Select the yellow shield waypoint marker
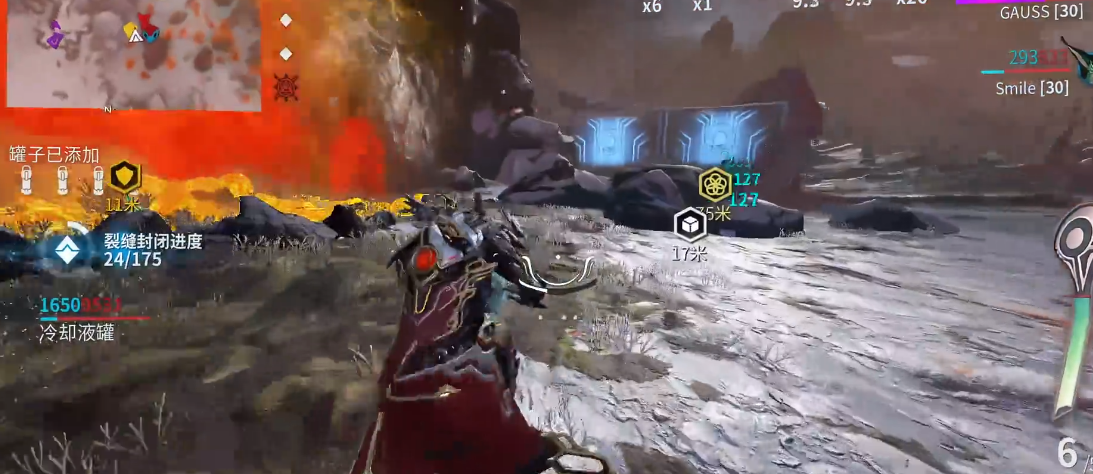Screen dimensions: 1093x474 pyautogui.click(x=124, y=178)
